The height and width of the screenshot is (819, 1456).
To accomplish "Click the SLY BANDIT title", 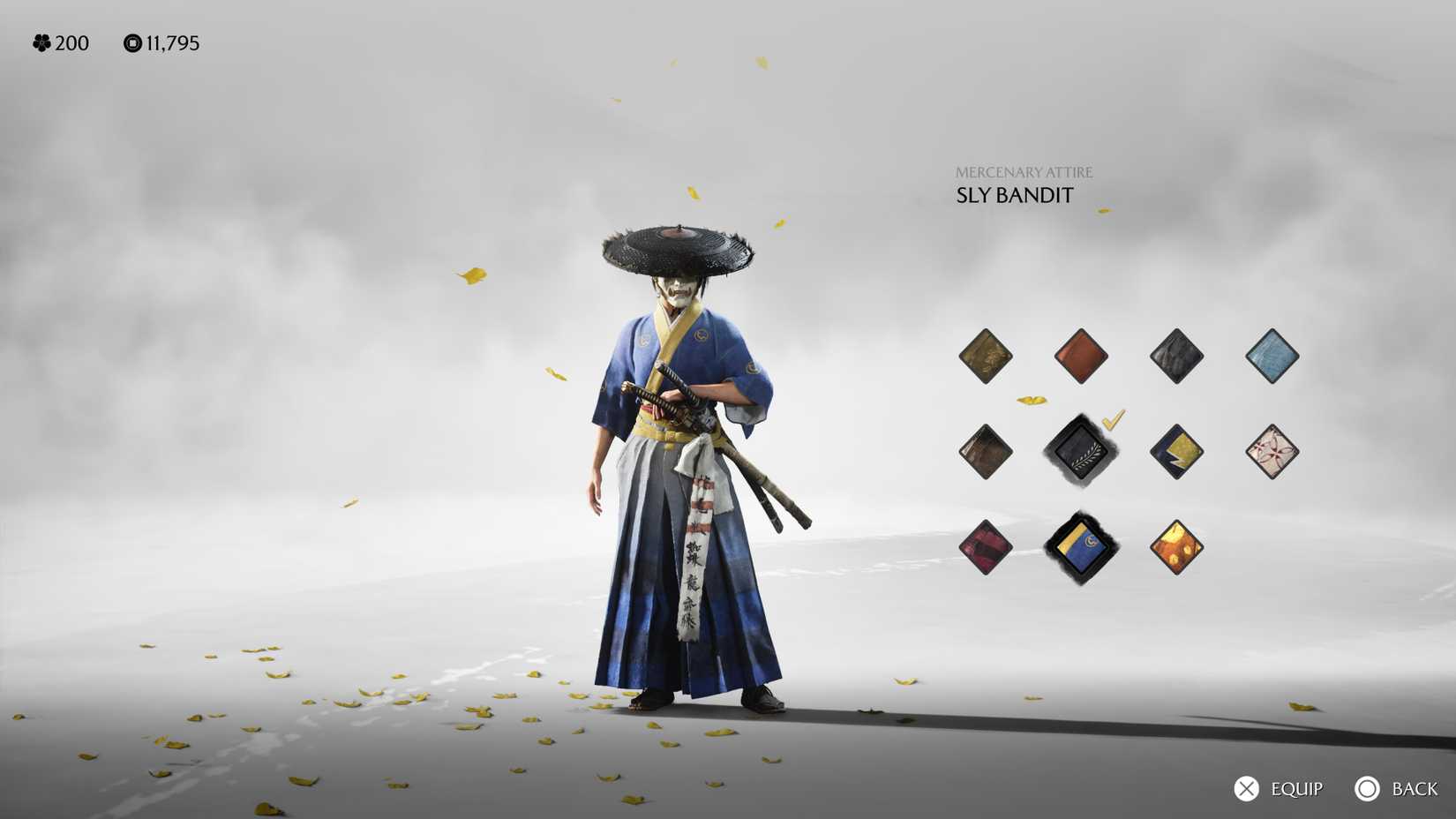I will (x=1012, y=195).
